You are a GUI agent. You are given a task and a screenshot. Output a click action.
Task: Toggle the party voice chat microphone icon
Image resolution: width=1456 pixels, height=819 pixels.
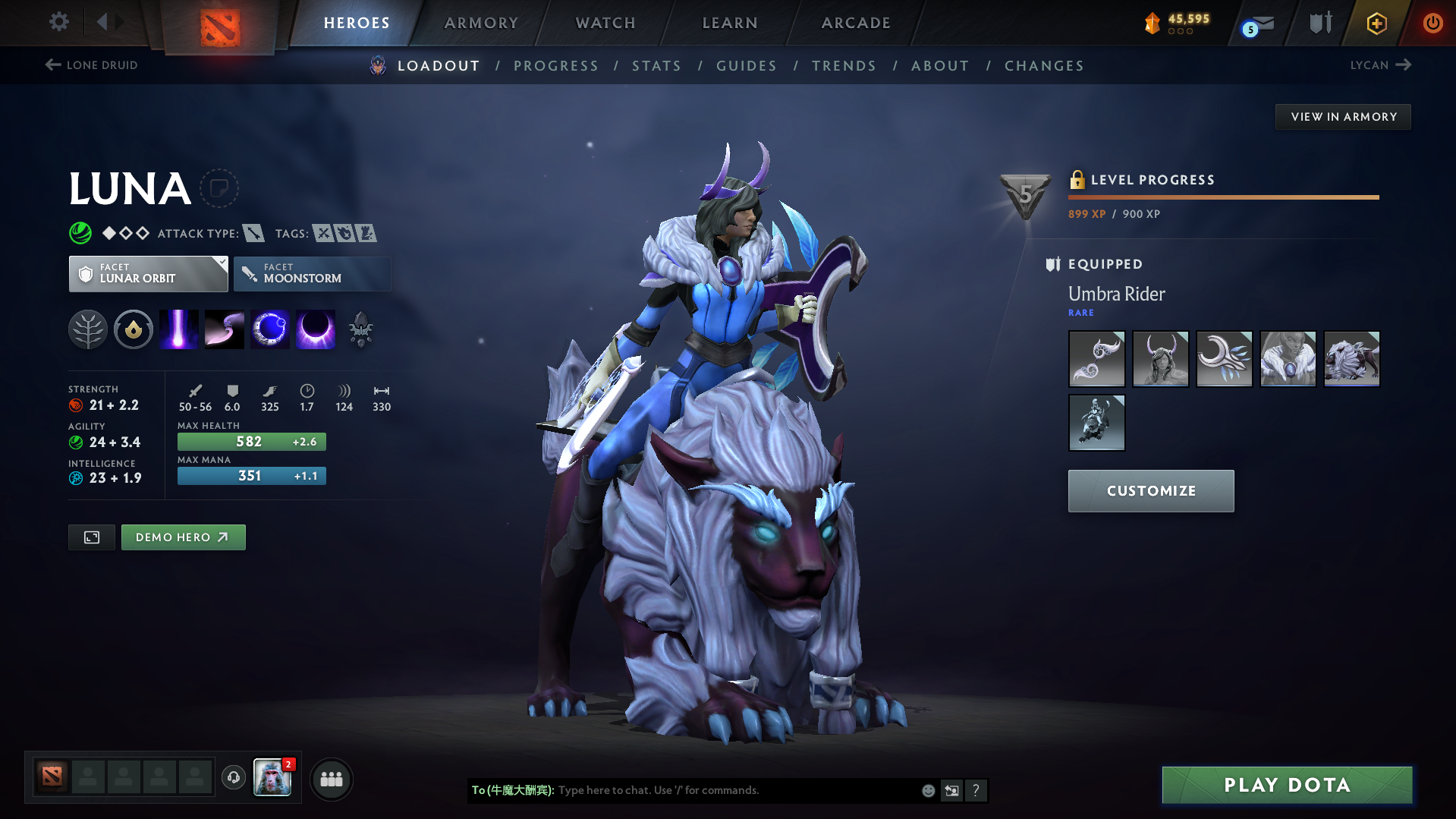click(x=233, y=779)
